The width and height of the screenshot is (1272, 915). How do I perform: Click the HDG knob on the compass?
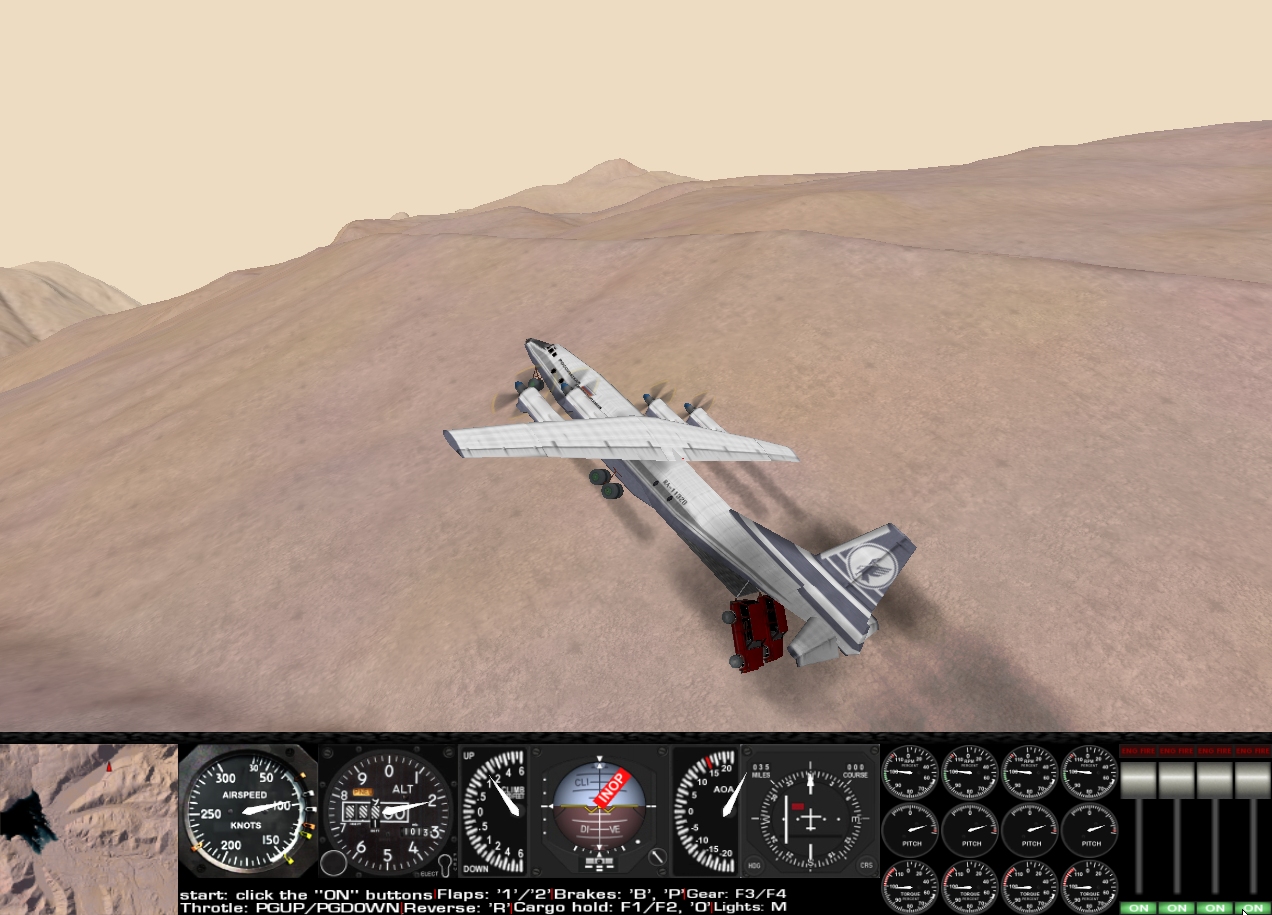tap(754, 866)
